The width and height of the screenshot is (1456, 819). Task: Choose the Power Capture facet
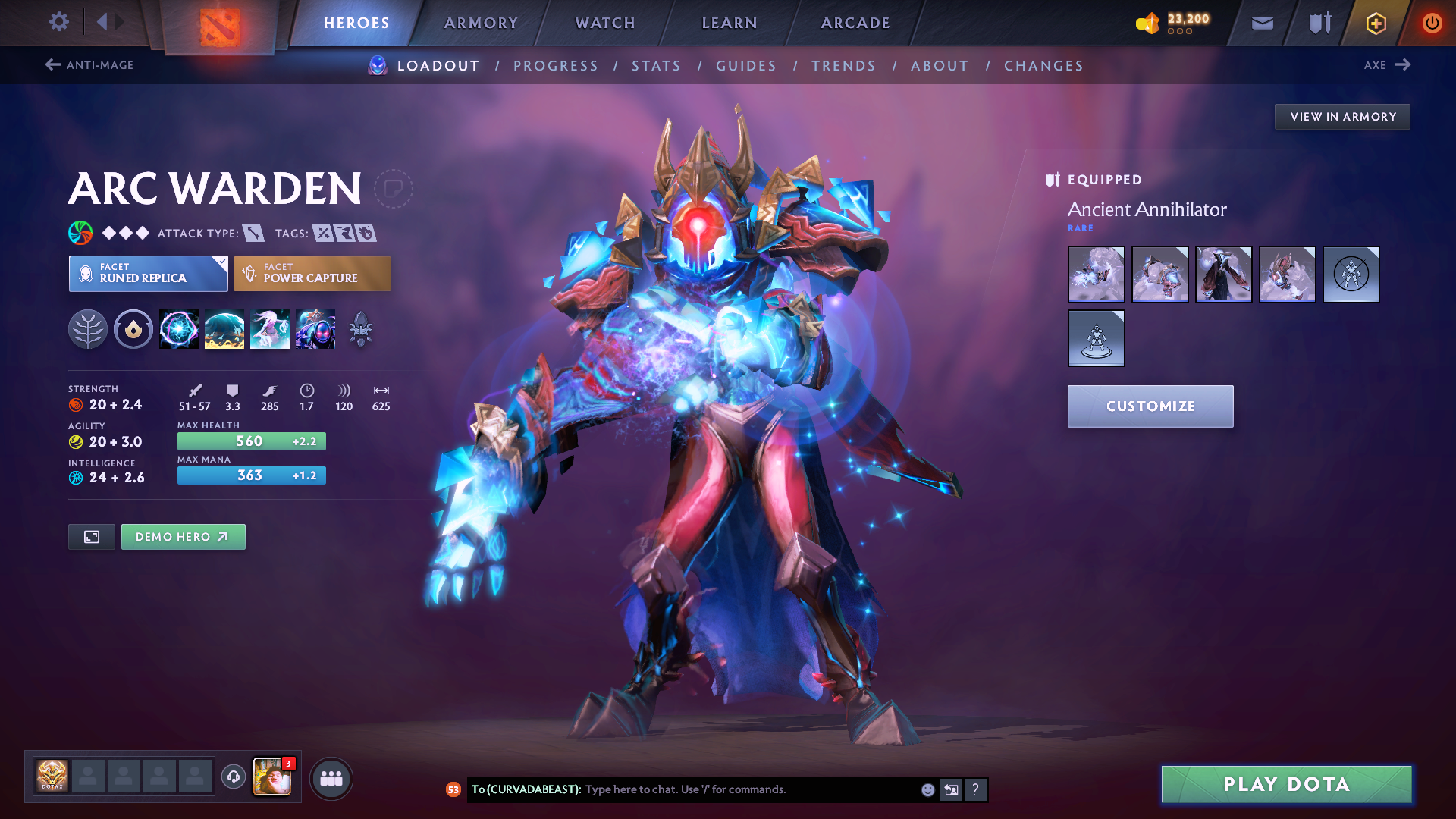[312, 274]
